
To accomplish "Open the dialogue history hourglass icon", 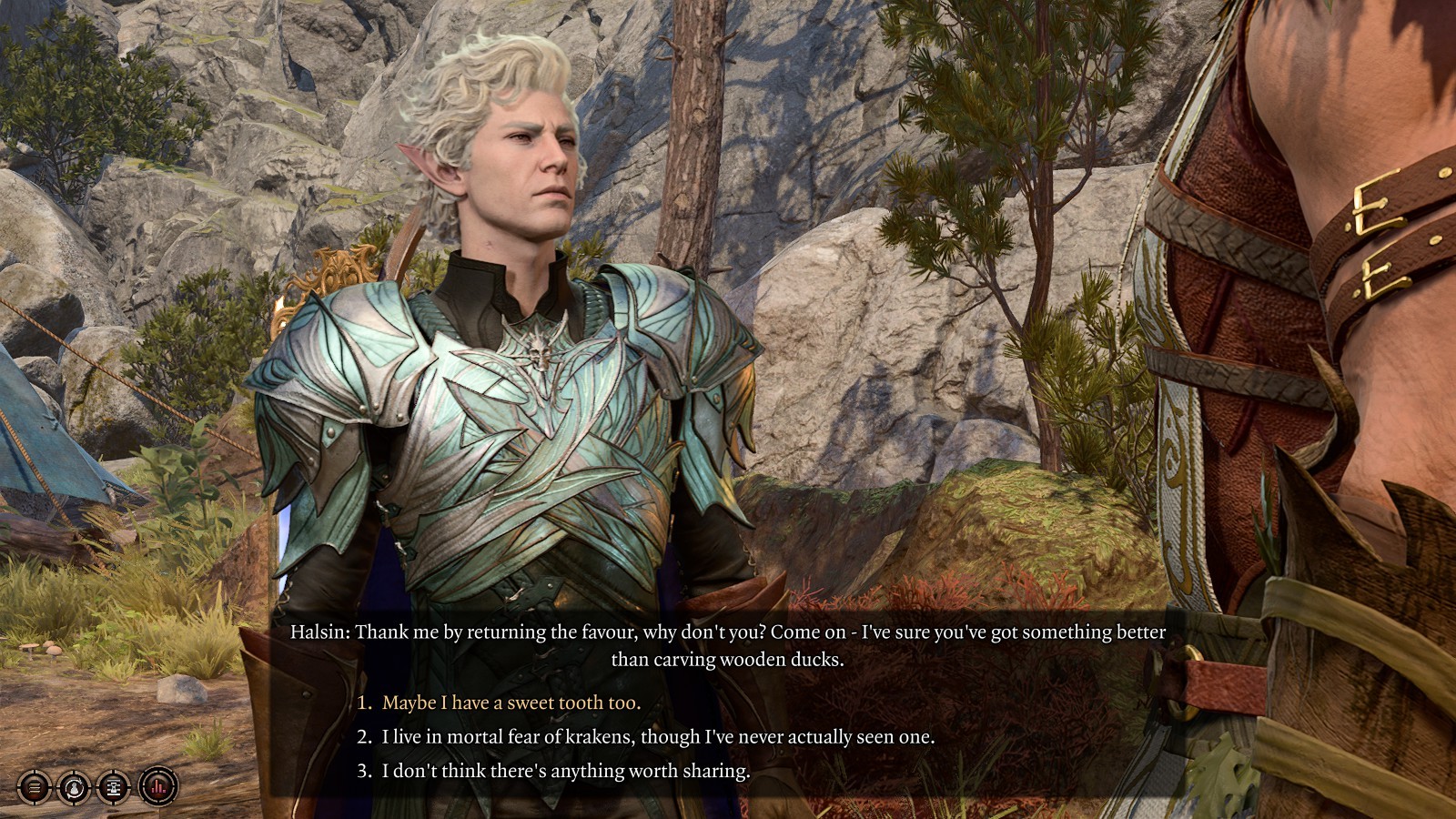I will tap(115, 786).
